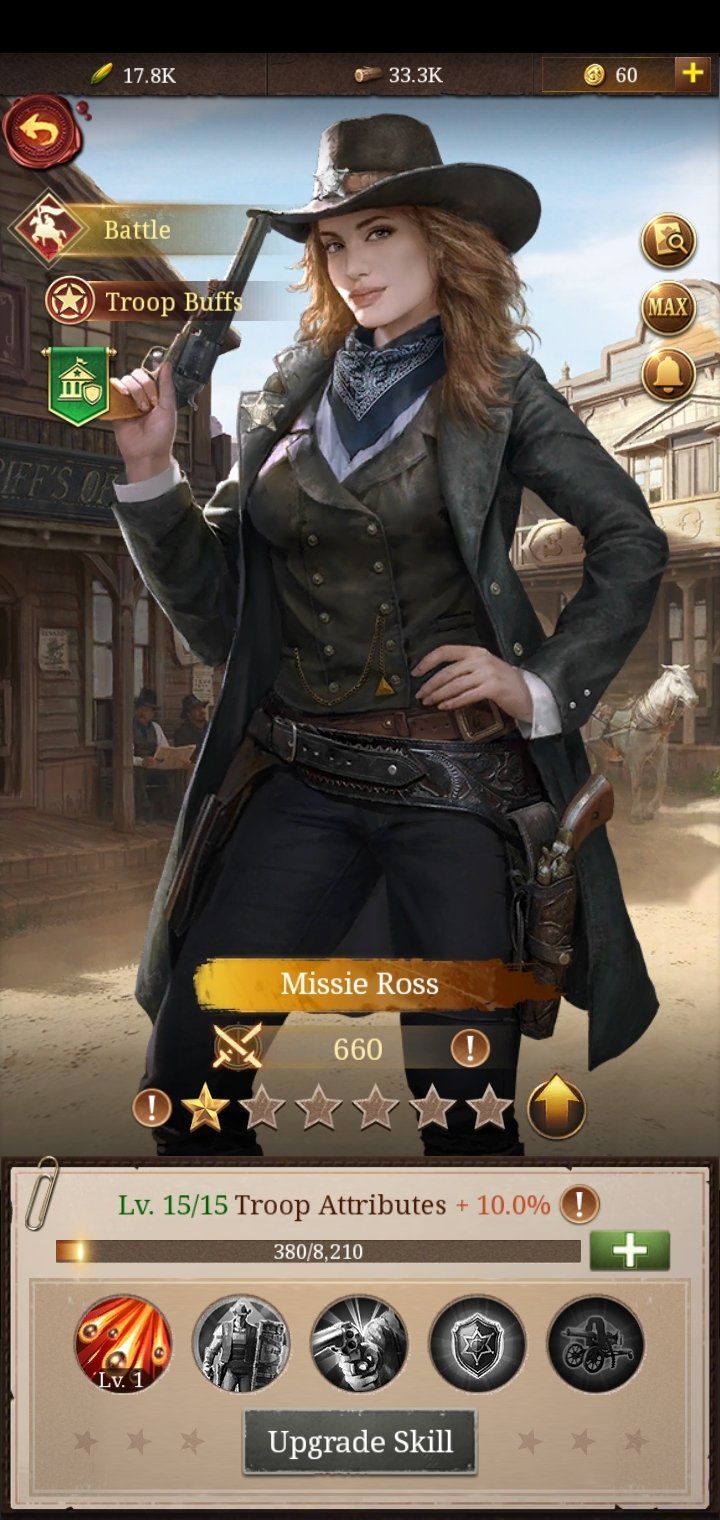
Task: Open the magnifier document icon
Action: coord(668,241)
